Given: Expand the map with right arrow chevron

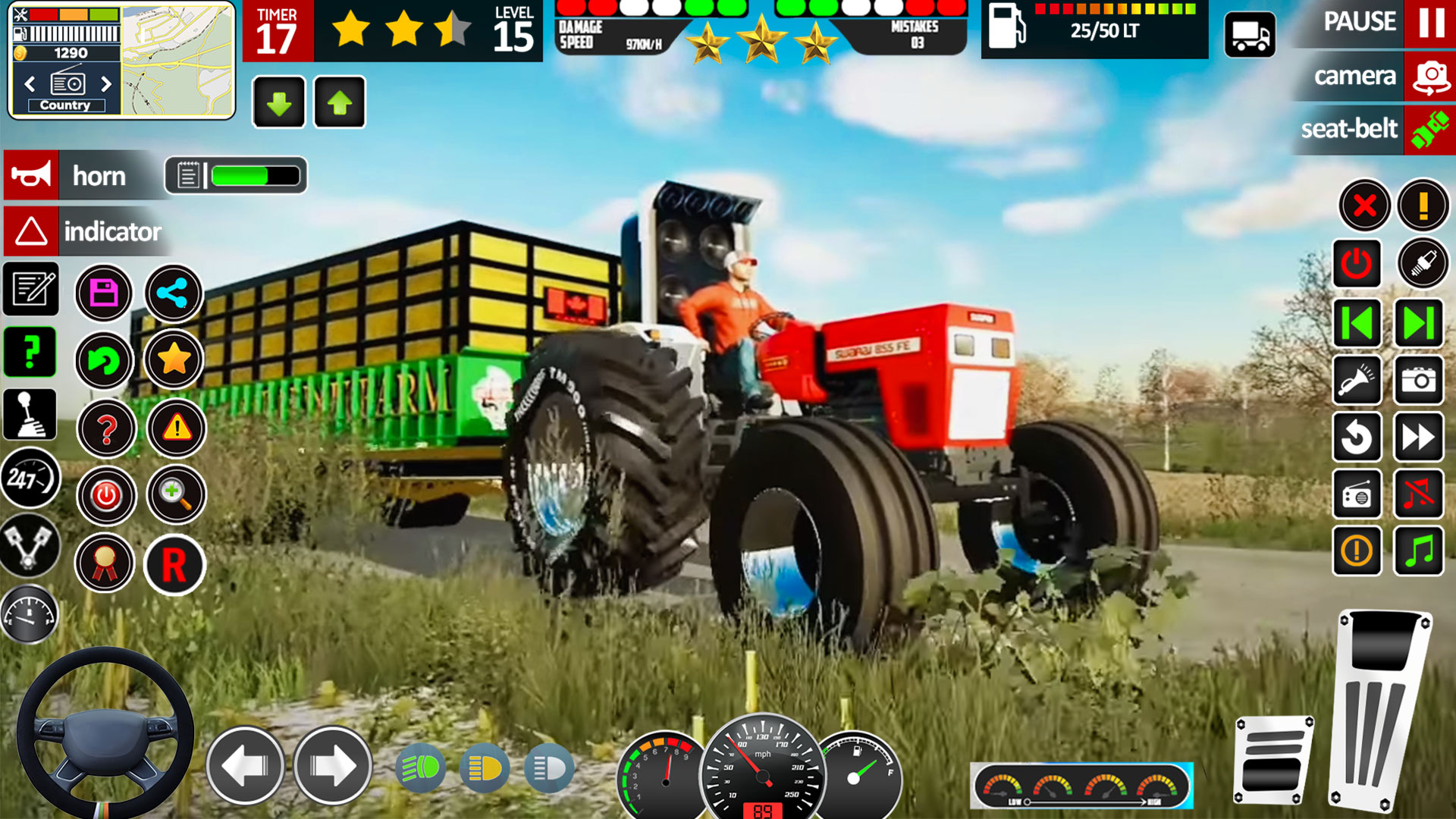Looking at the screenshot, I should point(105,85).
